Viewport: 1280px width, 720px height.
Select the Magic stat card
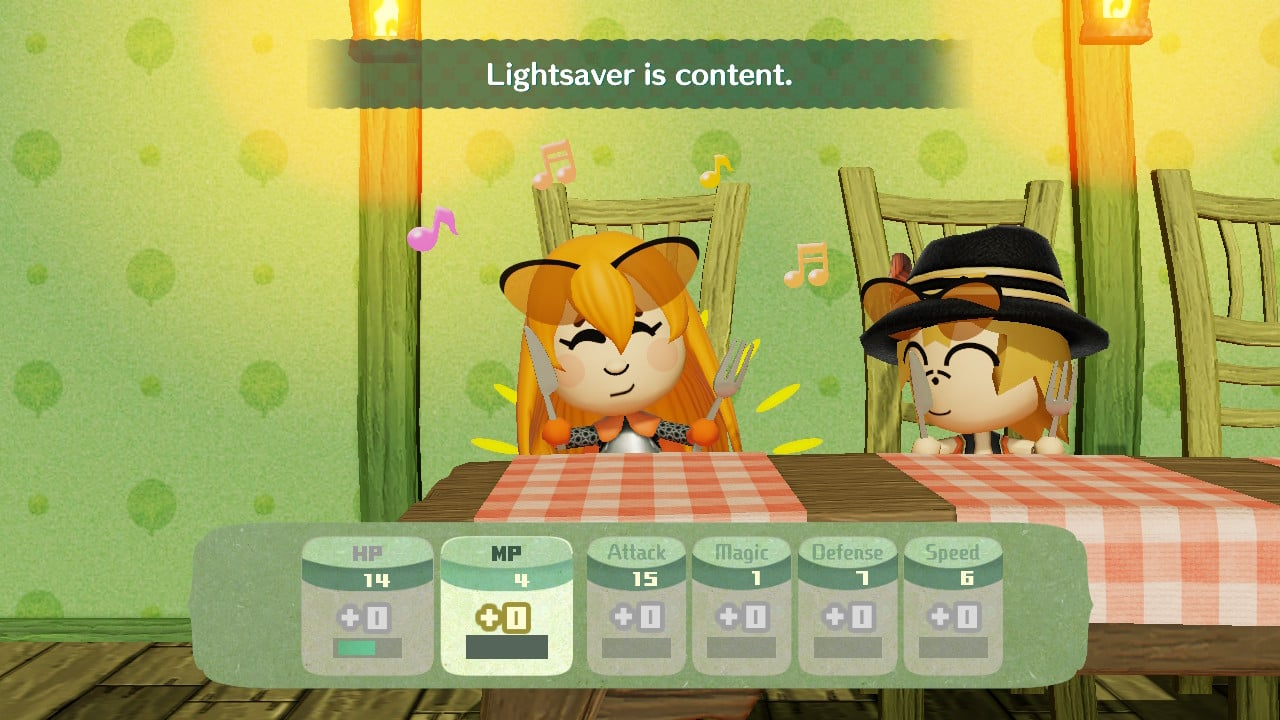click(741, 604)
